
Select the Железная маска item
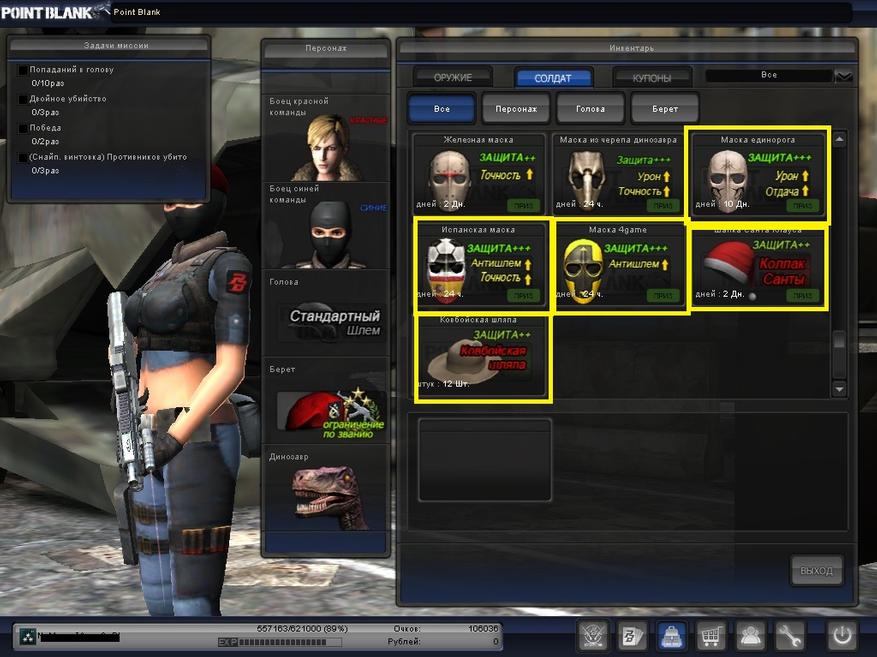pyautogui.click(x=481, y=174)
